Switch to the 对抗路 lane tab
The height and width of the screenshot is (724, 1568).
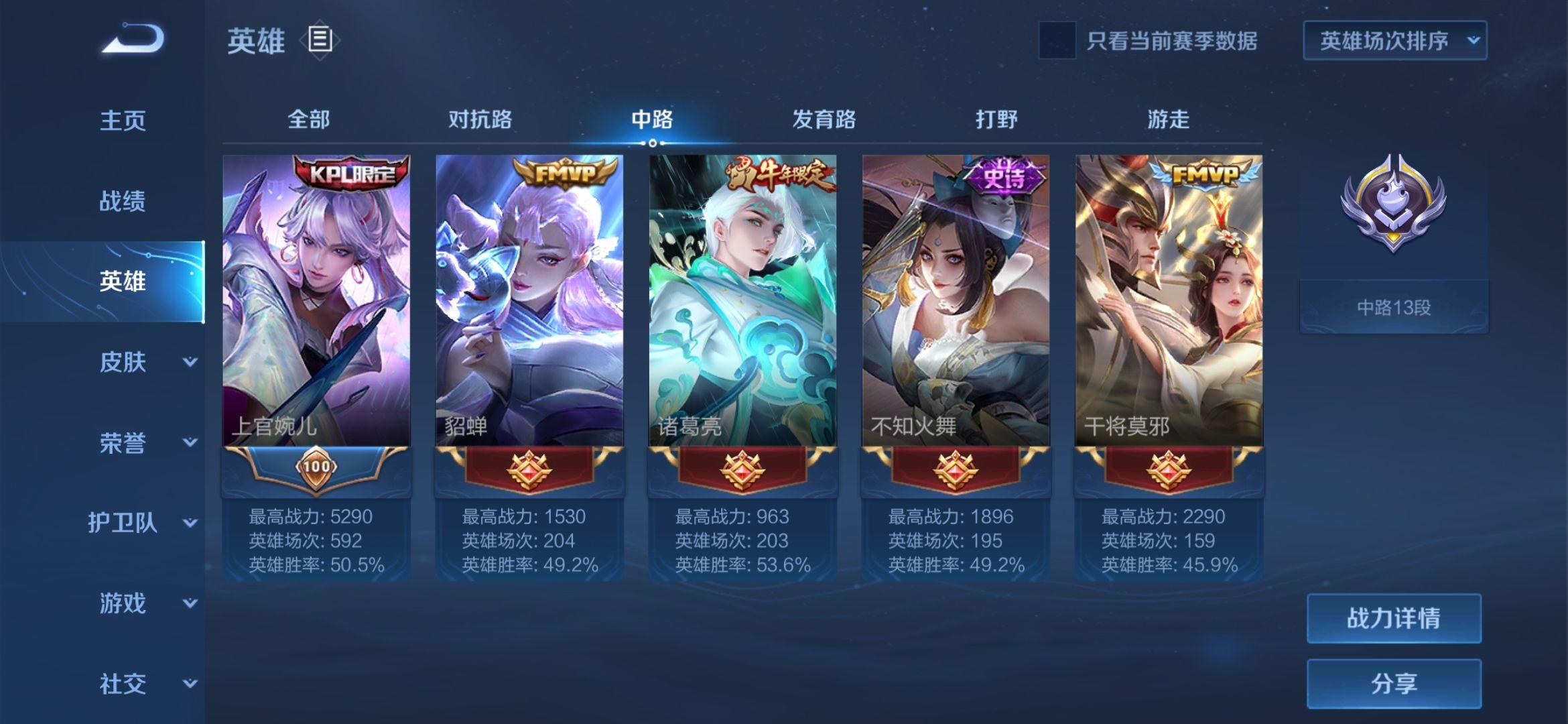tap(480, 119)
